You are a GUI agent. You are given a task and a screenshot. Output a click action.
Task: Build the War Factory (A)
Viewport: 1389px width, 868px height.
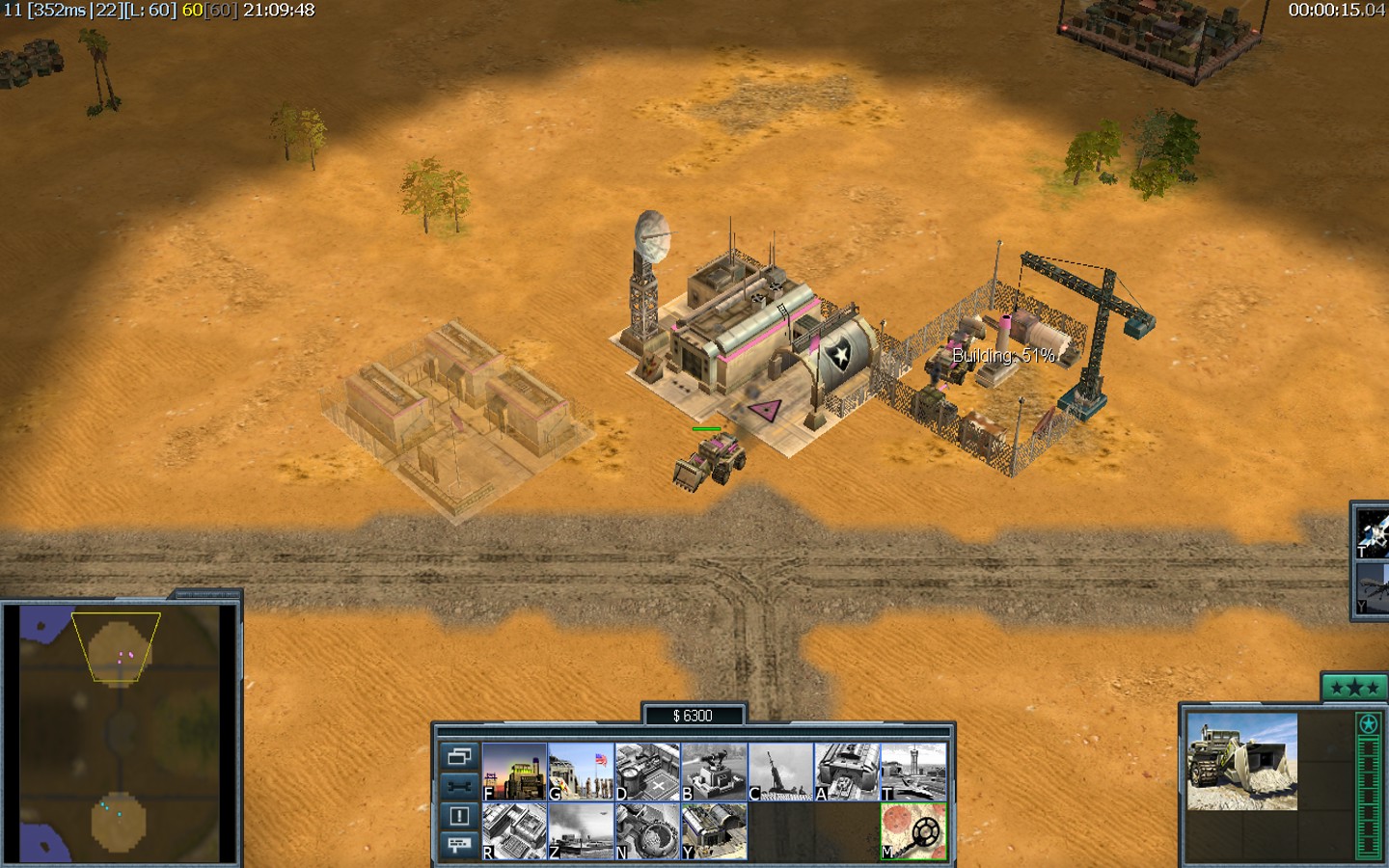tap(847, 771)
